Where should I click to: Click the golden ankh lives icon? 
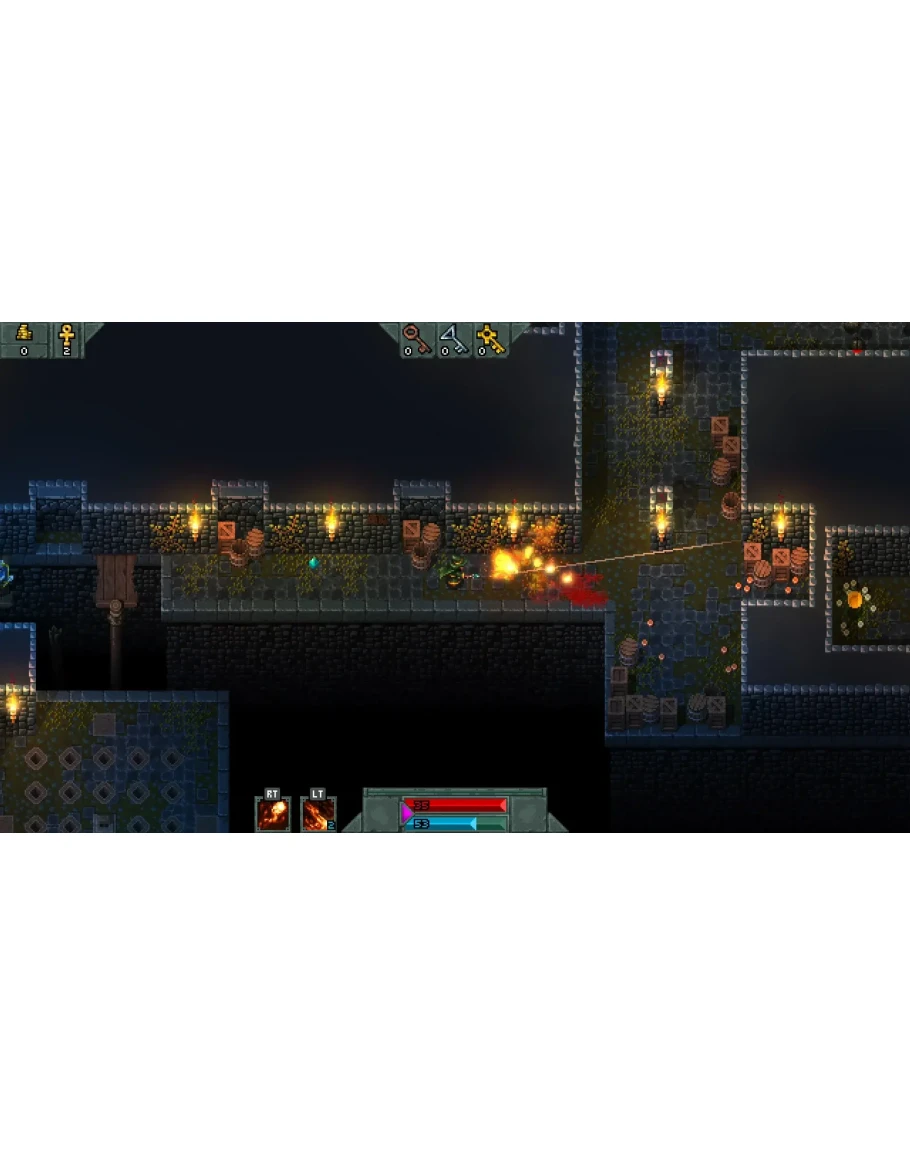pos(67,334)
